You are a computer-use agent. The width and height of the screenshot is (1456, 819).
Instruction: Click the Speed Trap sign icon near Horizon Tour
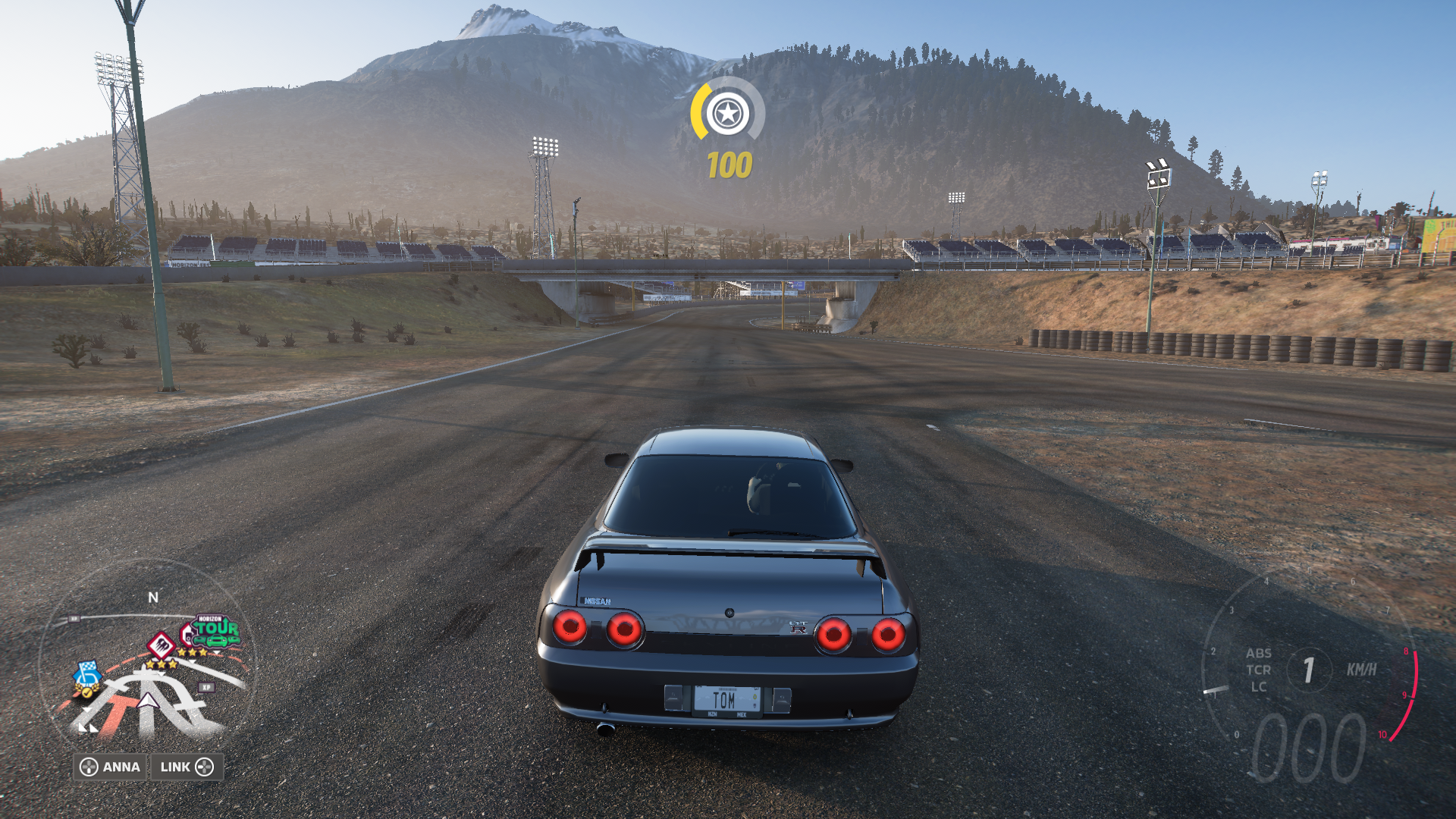[x=187, y=632]
